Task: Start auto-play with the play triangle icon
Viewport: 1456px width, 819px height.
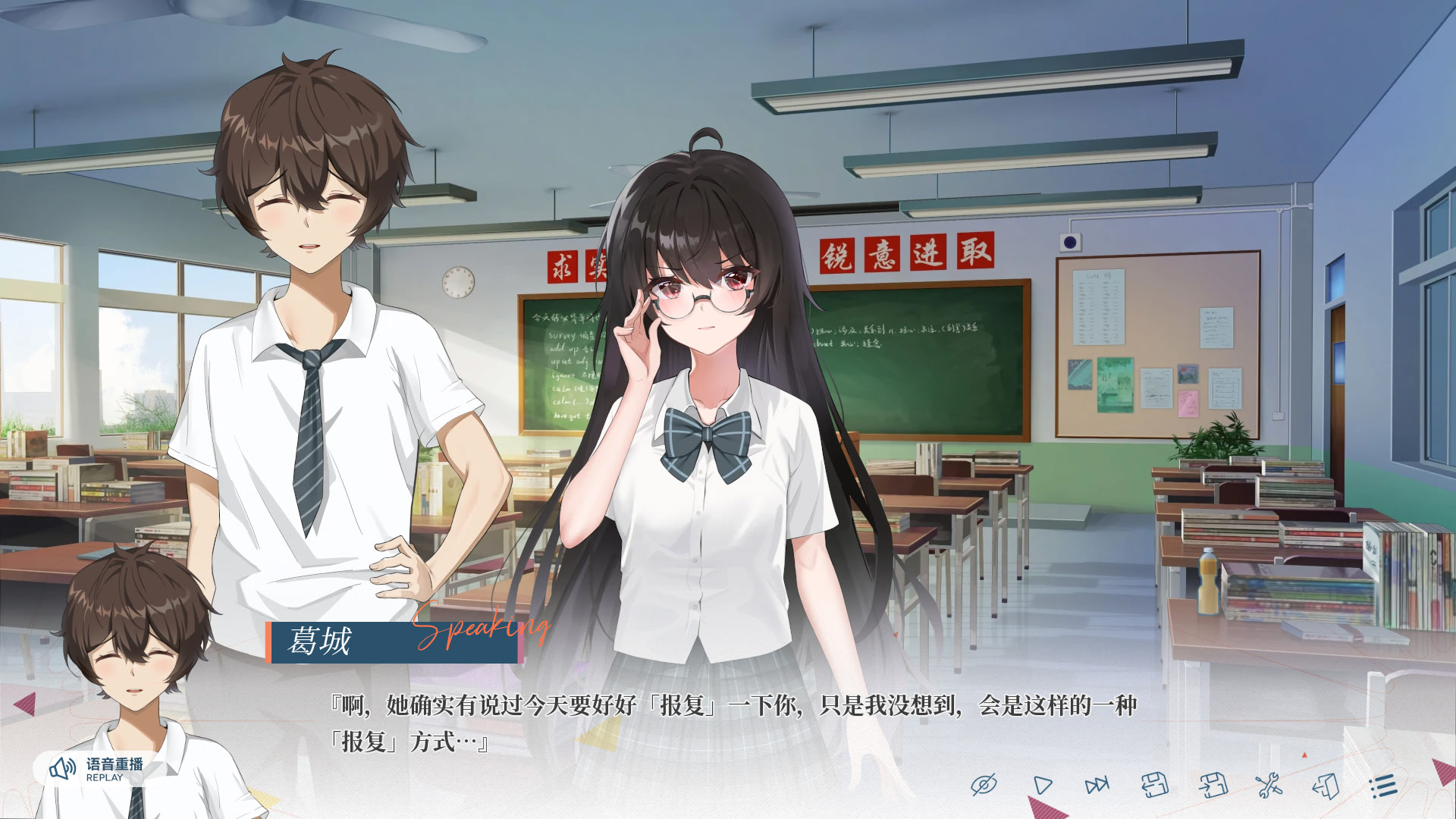Action: [1042, 786]
